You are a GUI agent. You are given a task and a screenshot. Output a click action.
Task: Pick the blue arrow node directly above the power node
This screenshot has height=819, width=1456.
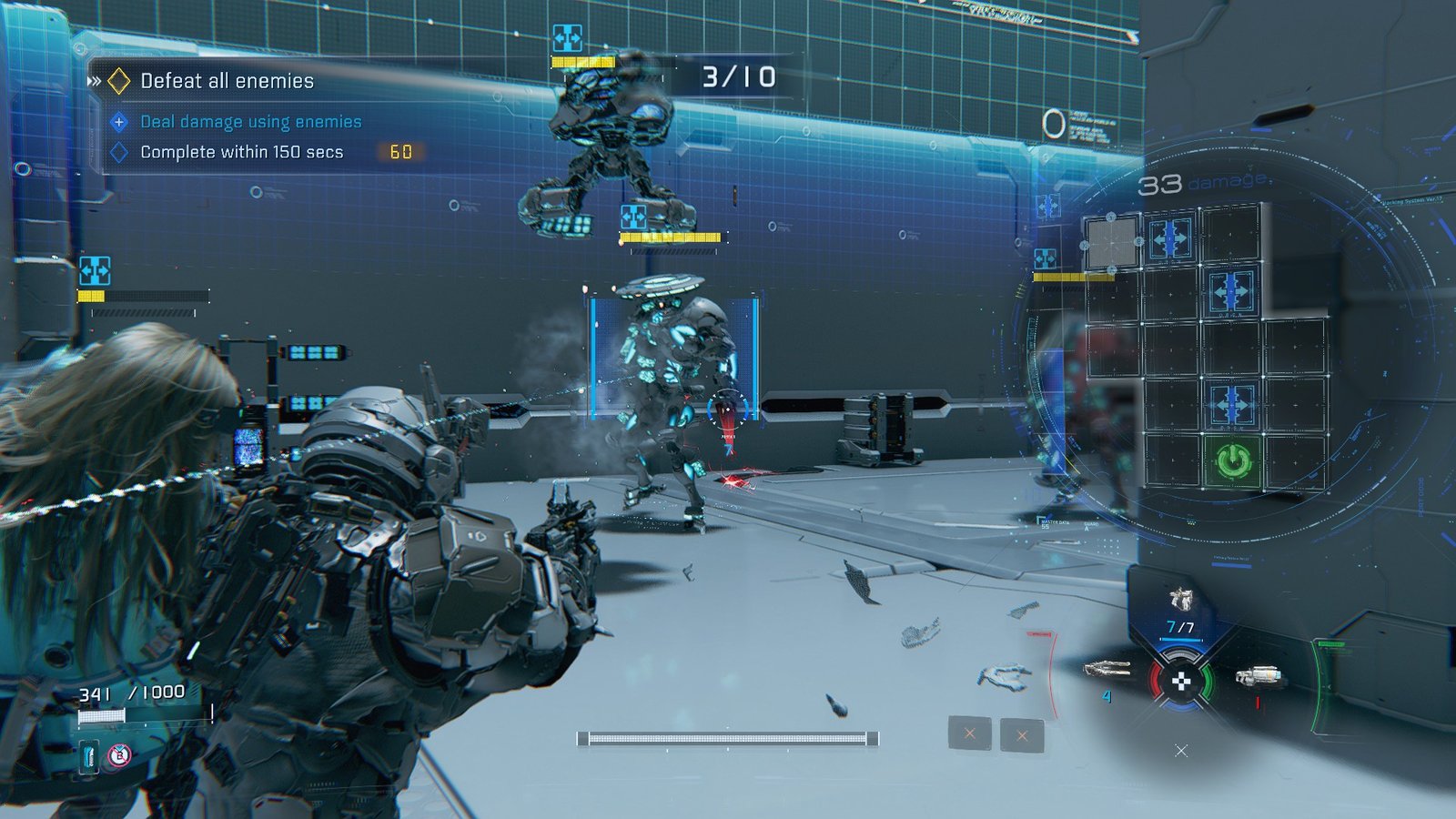point(1231,403)
